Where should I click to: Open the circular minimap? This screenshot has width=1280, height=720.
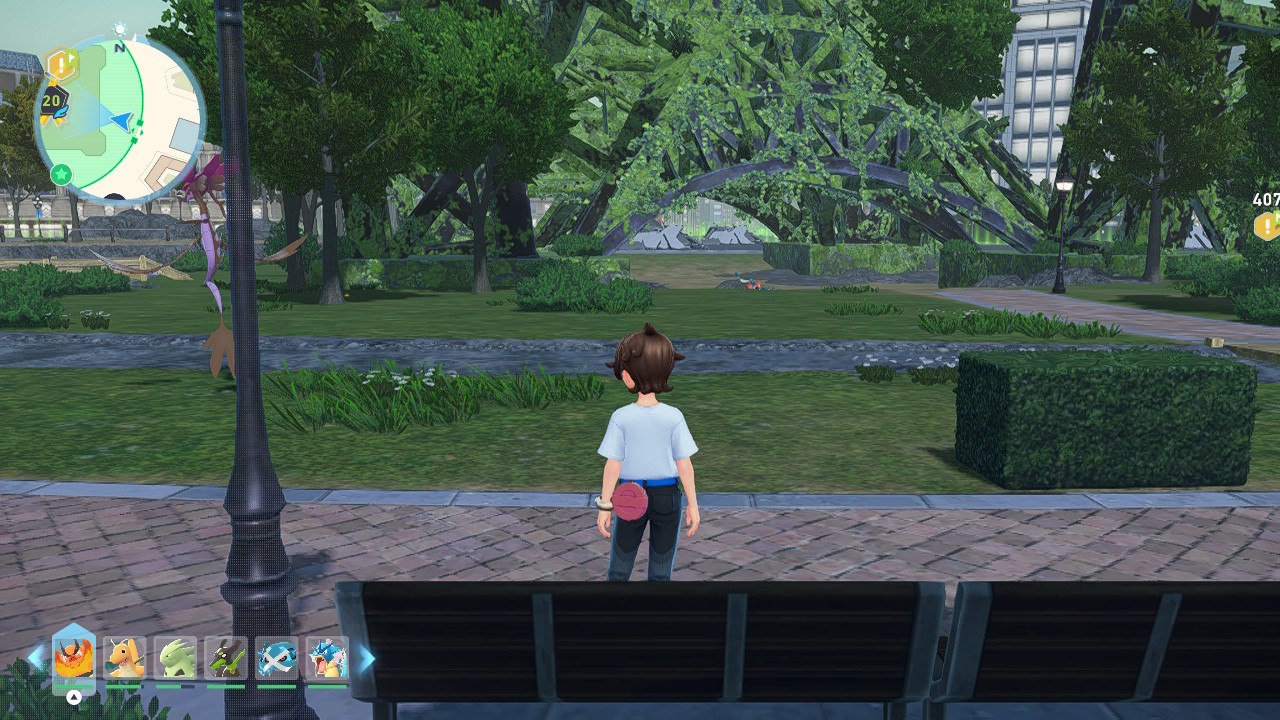coord(120,118)
